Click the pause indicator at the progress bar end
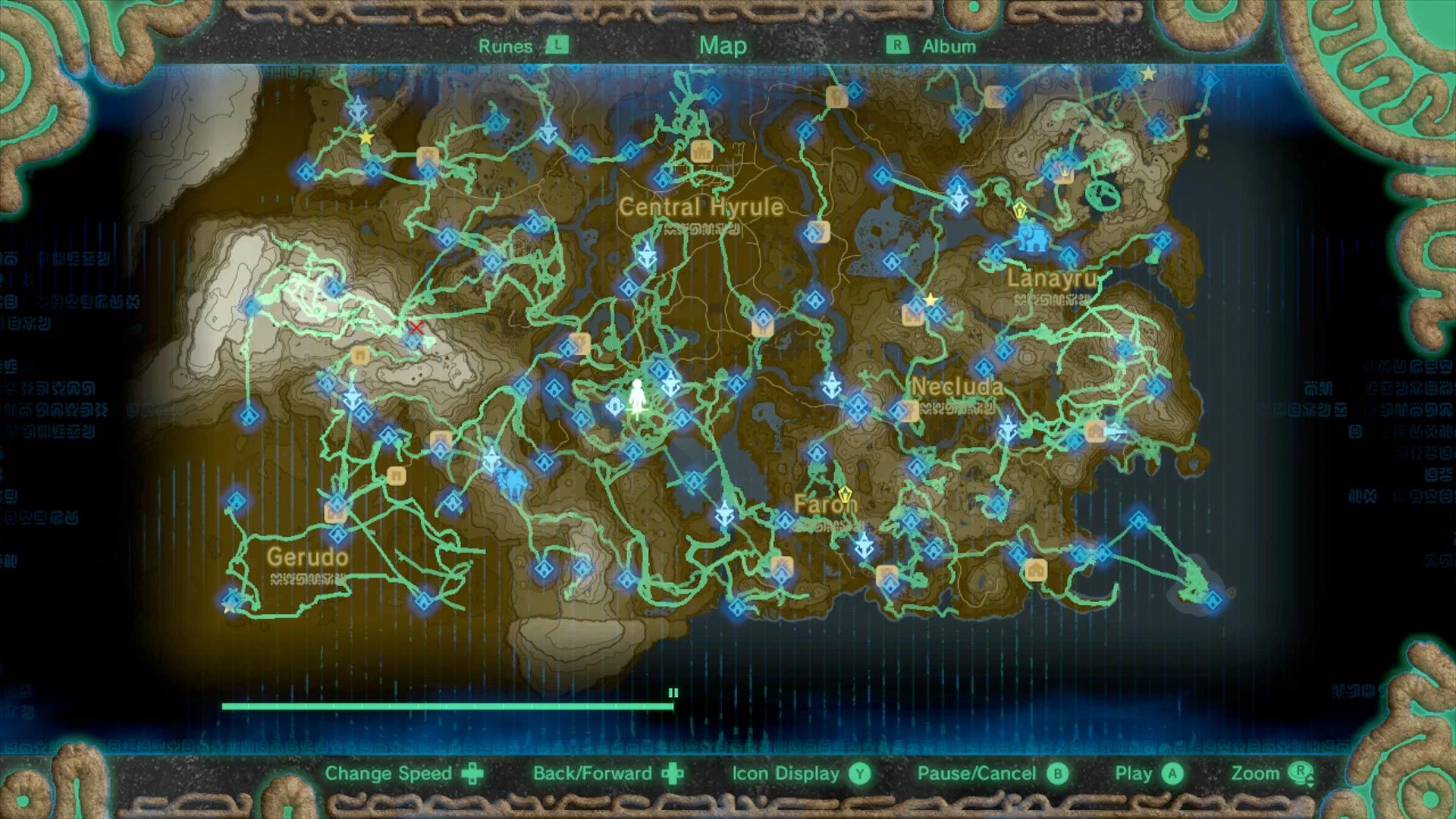The height and width of the screenshot is (819, 1456). [x=672, y=692]
